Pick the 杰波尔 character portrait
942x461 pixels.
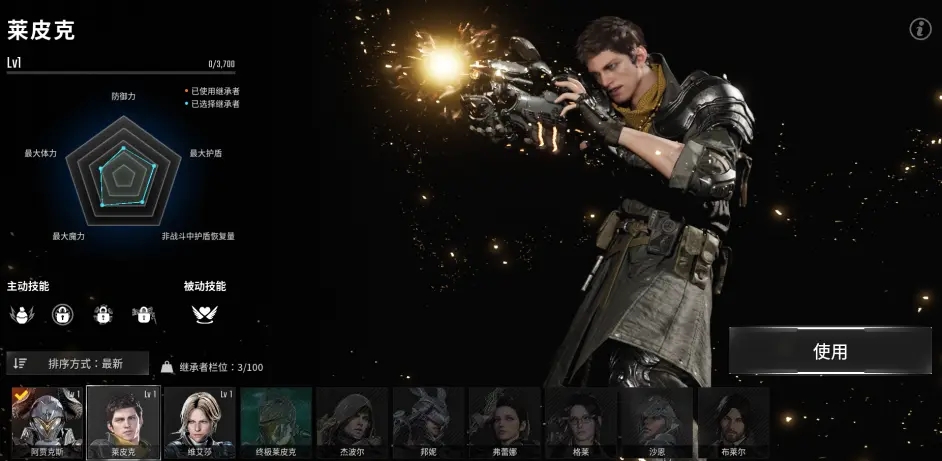352,422
